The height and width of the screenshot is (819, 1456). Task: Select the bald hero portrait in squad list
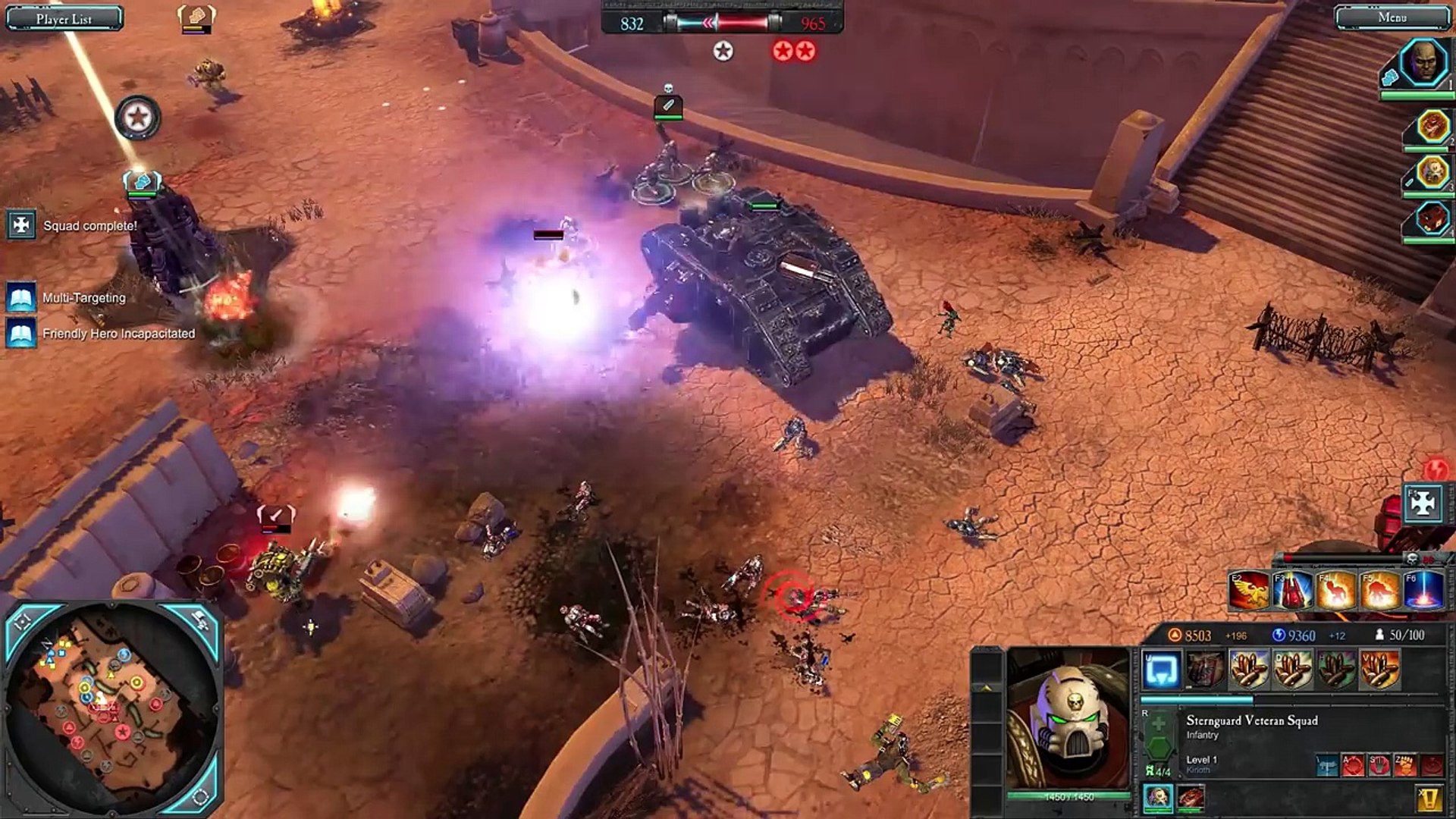coord(1423,64)
